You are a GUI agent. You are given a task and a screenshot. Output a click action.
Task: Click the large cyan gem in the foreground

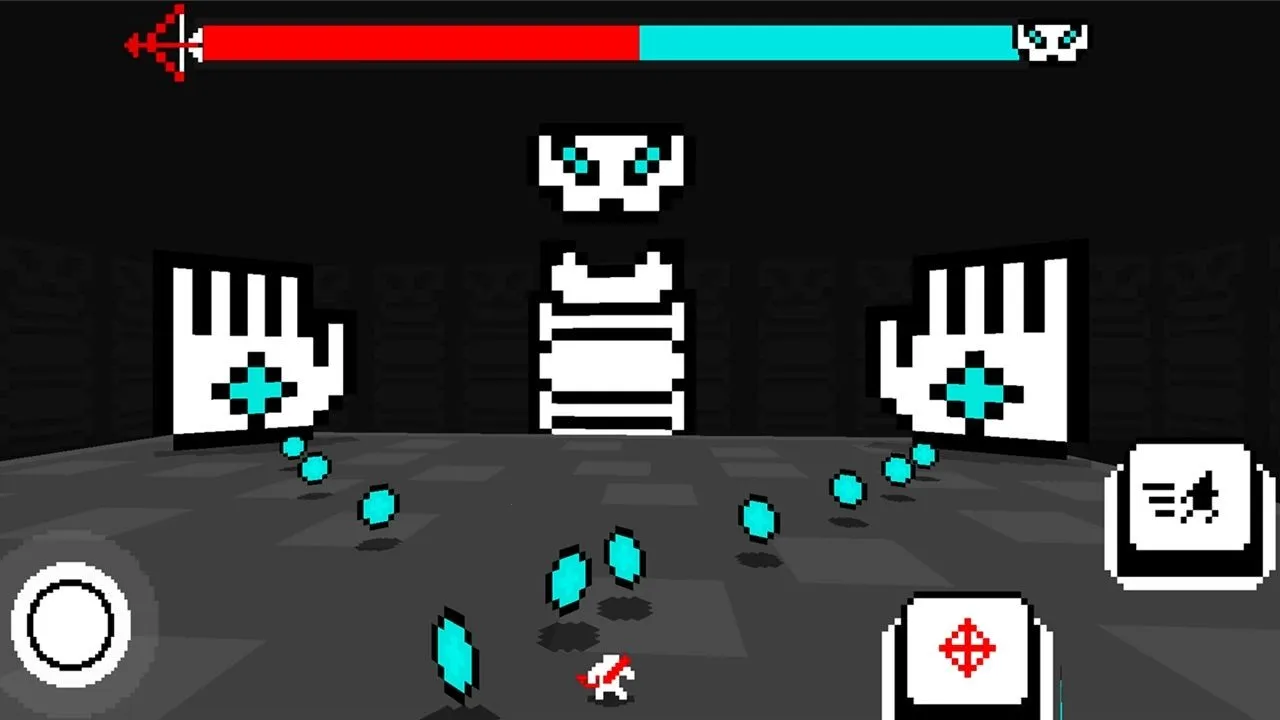(455, 655)
